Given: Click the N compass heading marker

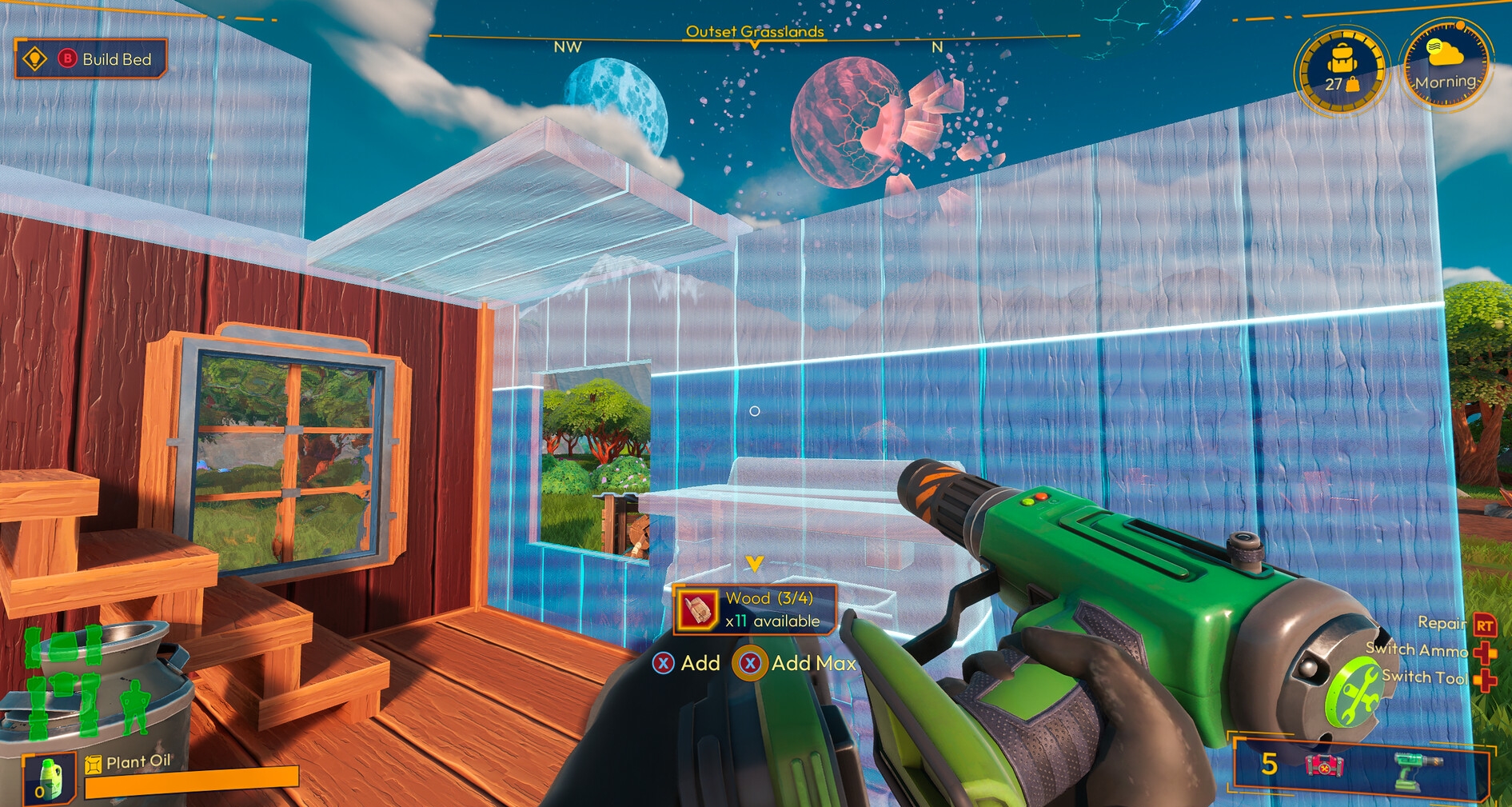Looking at the screenshot, I should (x=936, y=46).
